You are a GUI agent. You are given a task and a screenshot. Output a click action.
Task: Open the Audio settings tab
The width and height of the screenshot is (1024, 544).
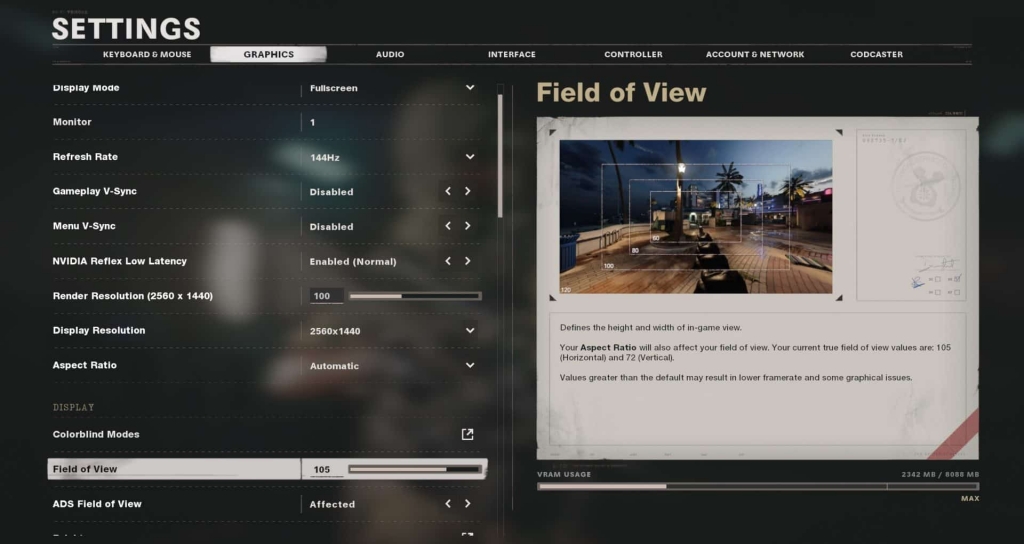point(390,54)
